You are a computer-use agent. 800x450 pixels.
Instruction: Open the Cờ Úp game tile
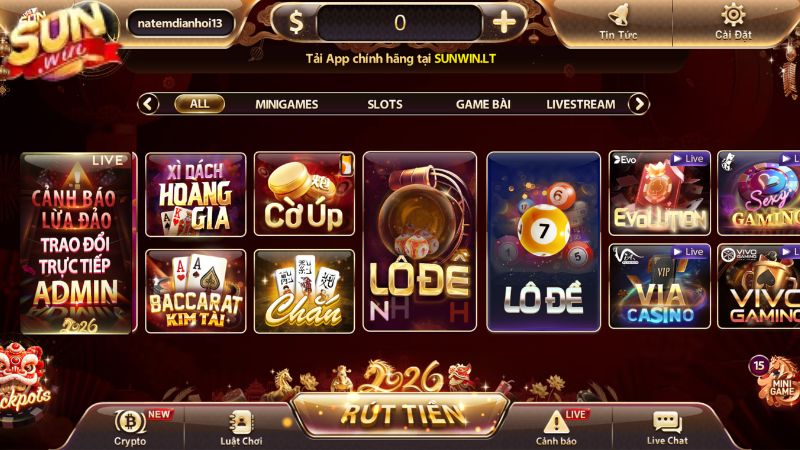(304, 194)
